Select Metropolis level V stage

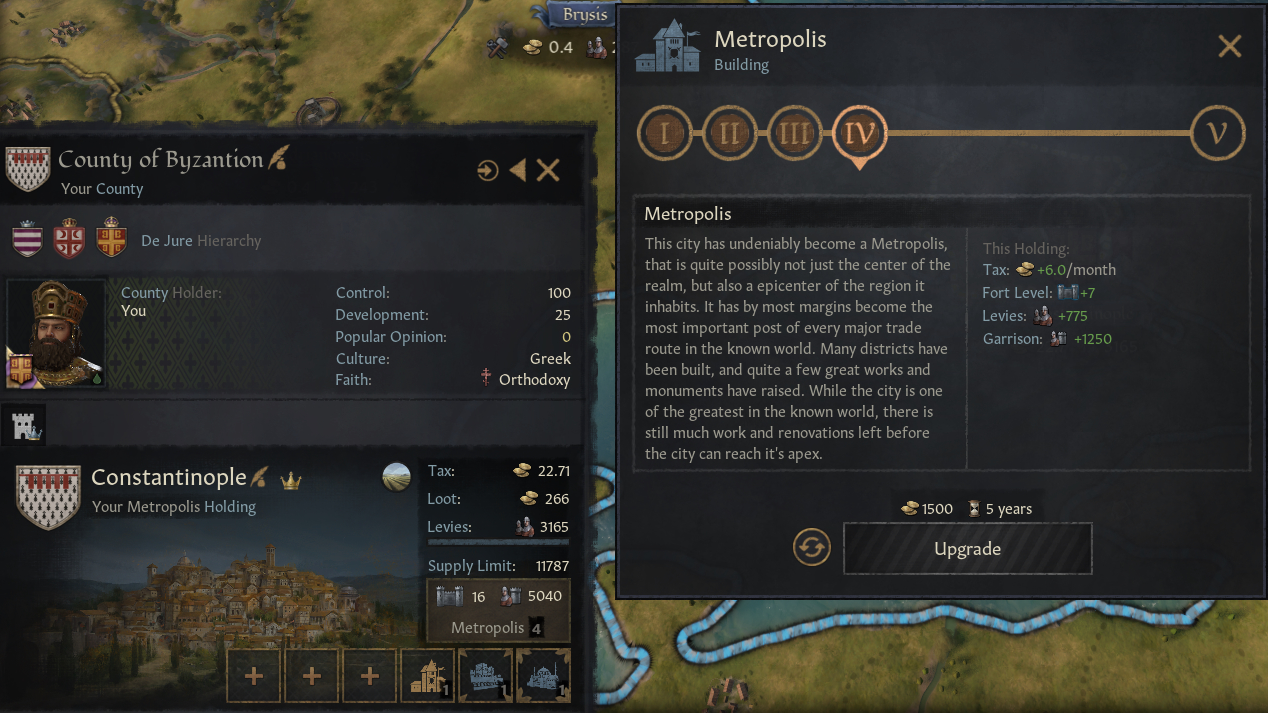pyautogui.click(x=1217, y=133)
